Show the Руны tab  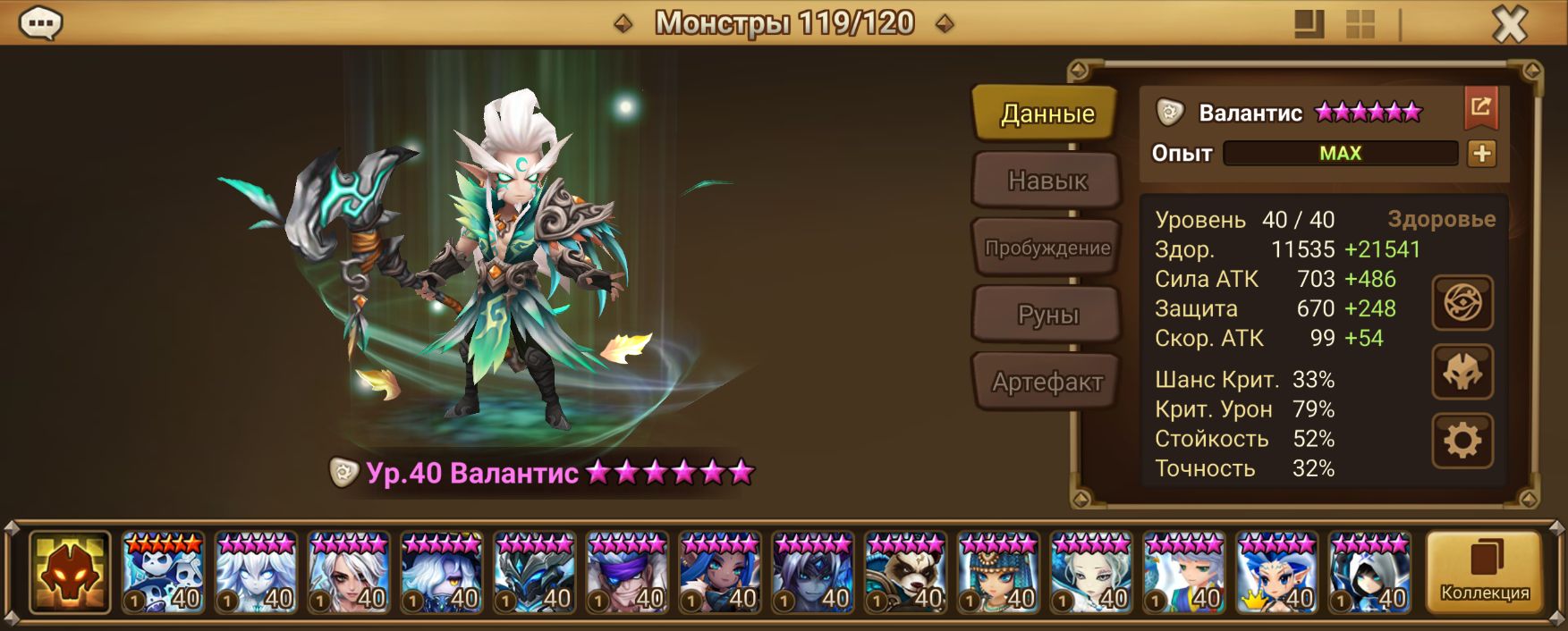[1047, 315]
